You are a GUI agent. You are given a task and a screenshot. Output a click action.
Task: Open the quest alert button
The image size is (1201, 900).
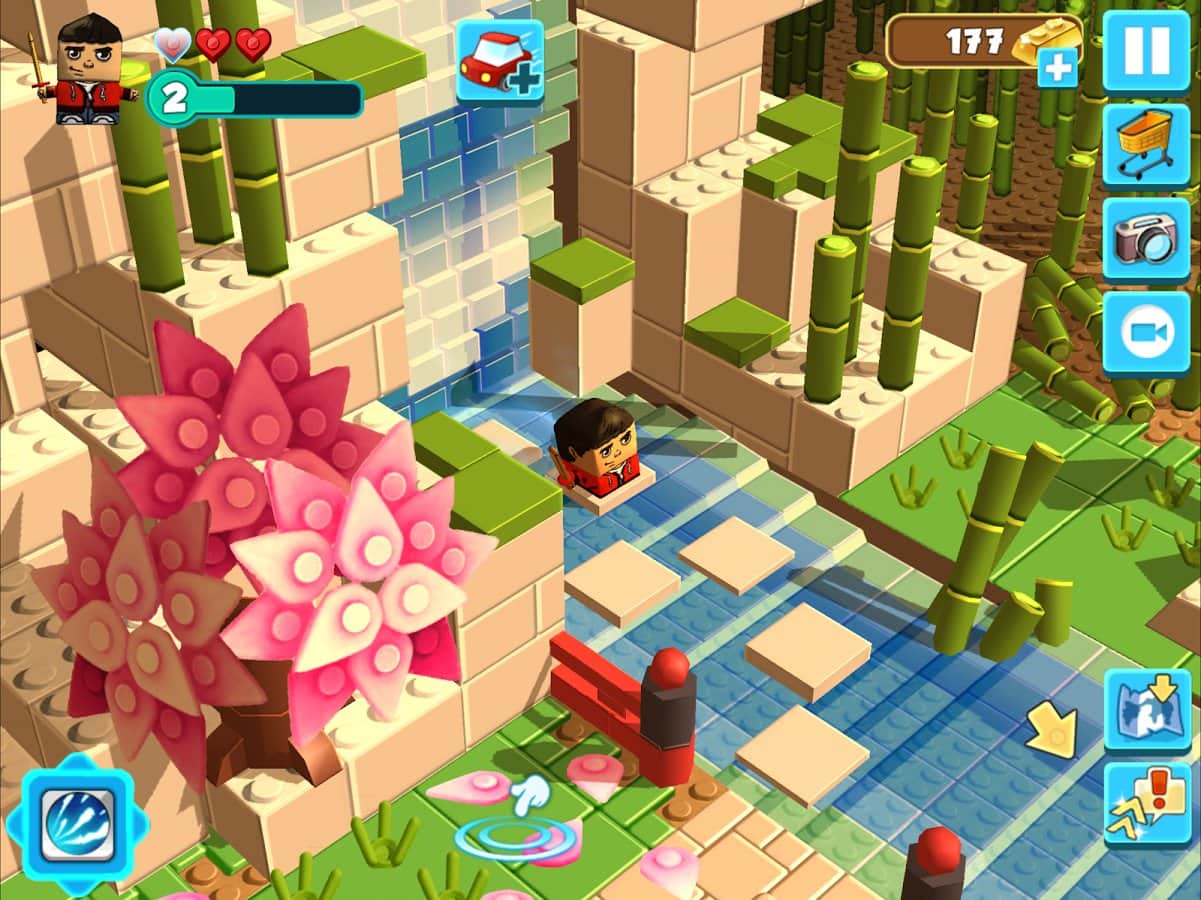click(1148, 804)
